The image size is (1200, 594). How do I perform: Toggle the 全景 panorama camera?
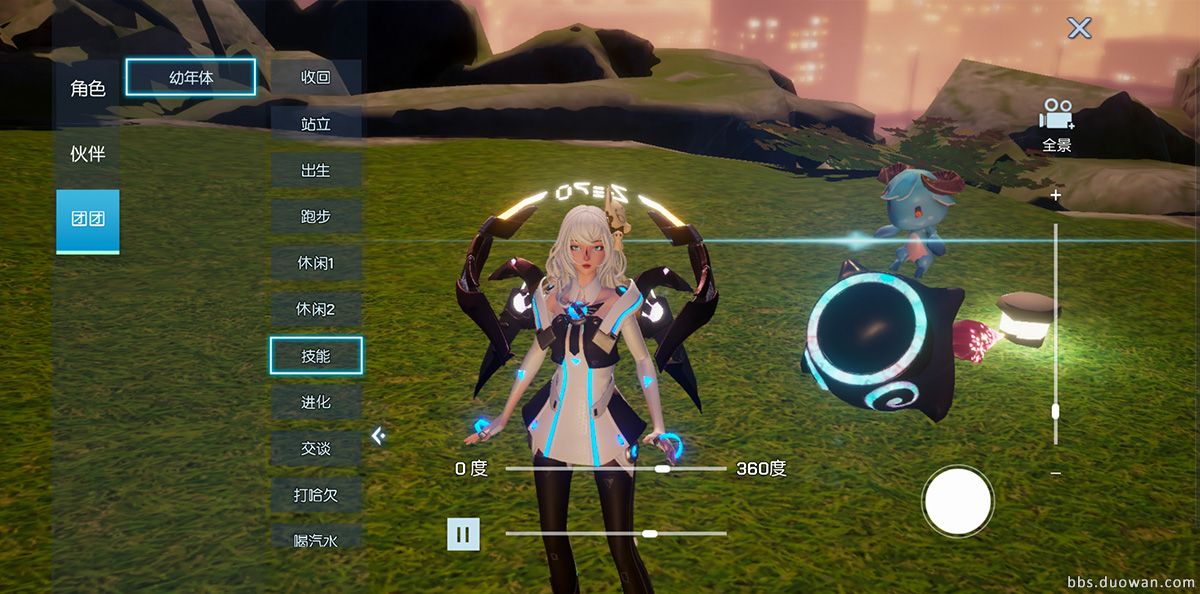[x=1056, y=125]
